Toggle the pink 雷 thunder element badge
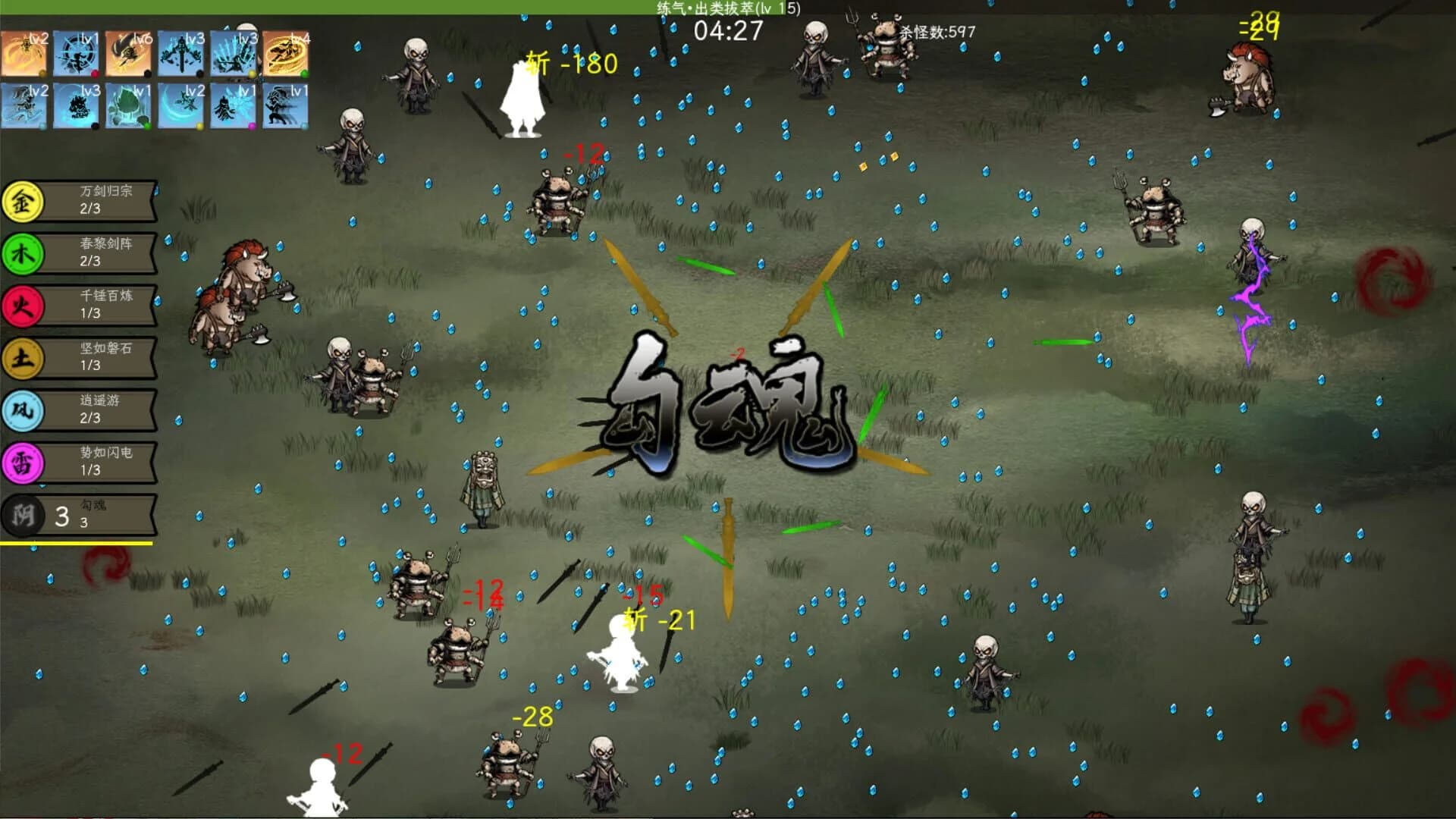Image resolution: width=1456 pixels, height=819 pixels. (x=23, y=462)
